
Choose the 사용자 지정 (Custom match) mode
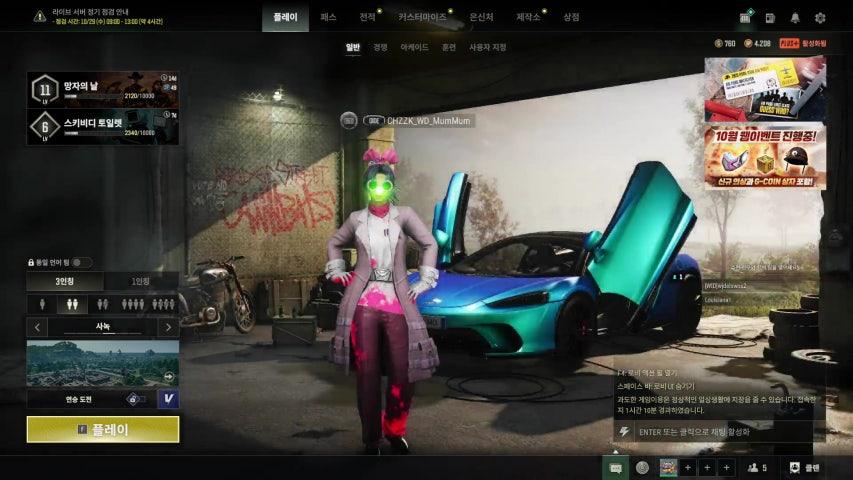click(488, 47)
